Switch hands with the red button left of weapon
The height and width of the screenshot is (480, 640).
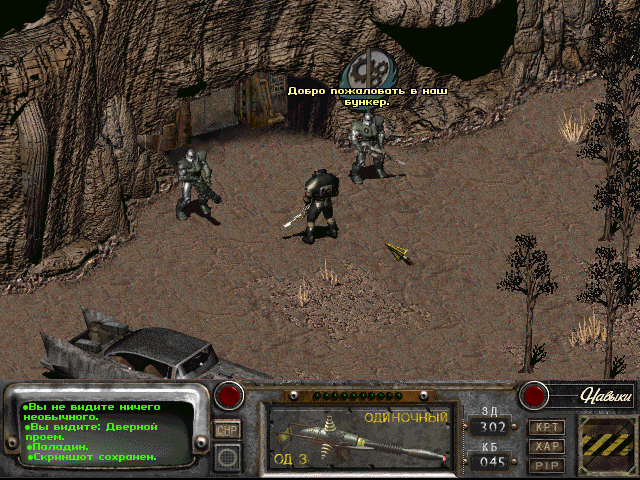tap(231, 395)
